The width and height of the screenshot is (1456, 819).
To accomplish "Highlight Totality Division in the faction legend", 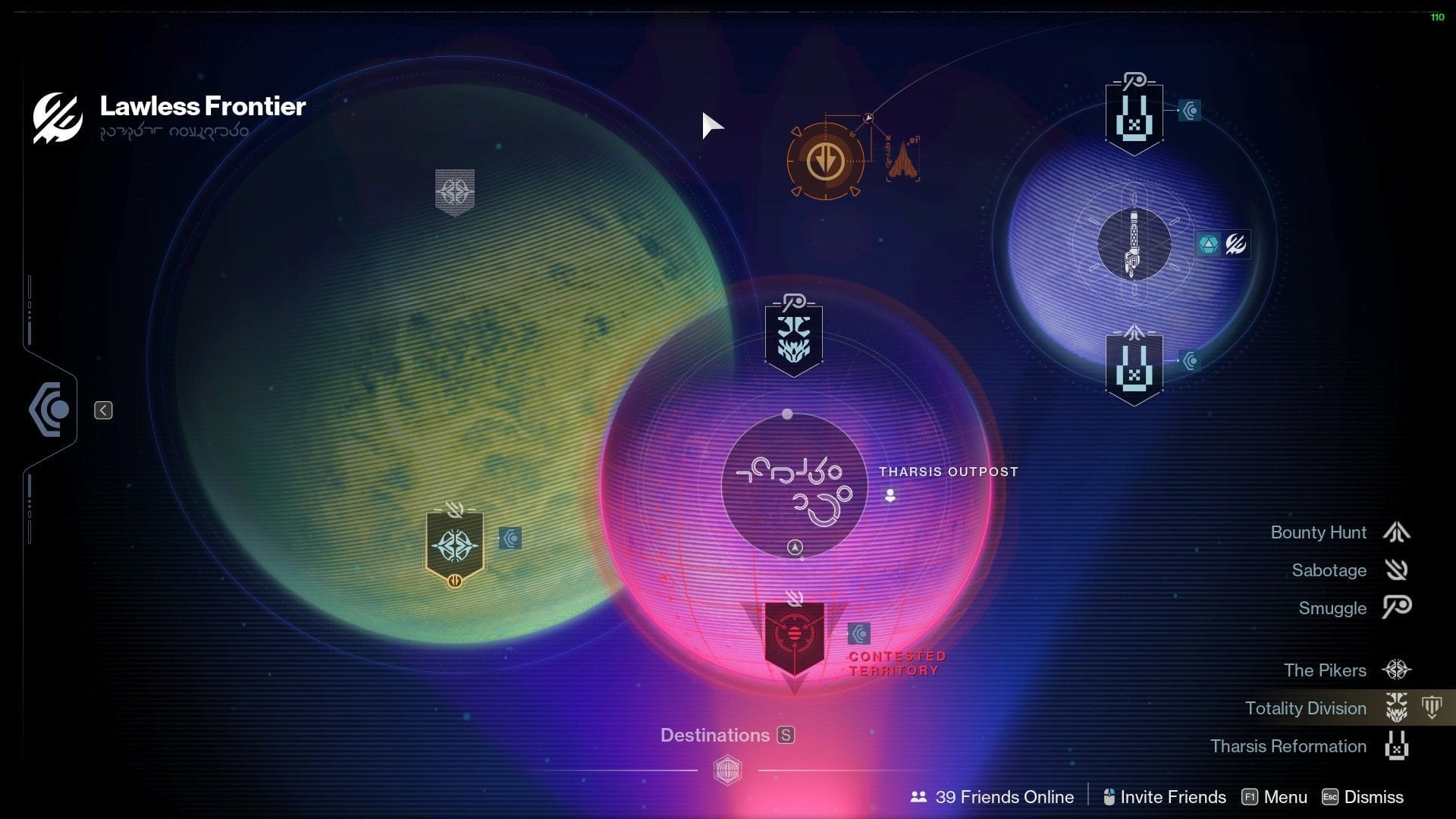I will pos(1304,708).
